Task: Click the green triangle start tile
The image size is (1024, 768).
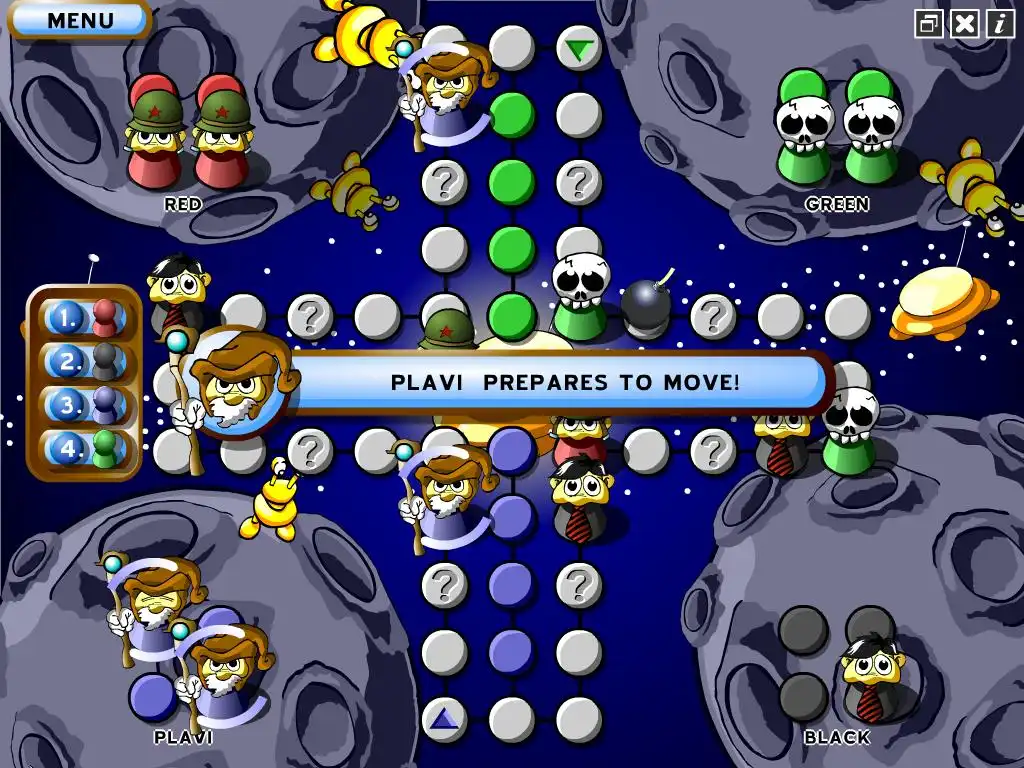Action: click(578, 48)
